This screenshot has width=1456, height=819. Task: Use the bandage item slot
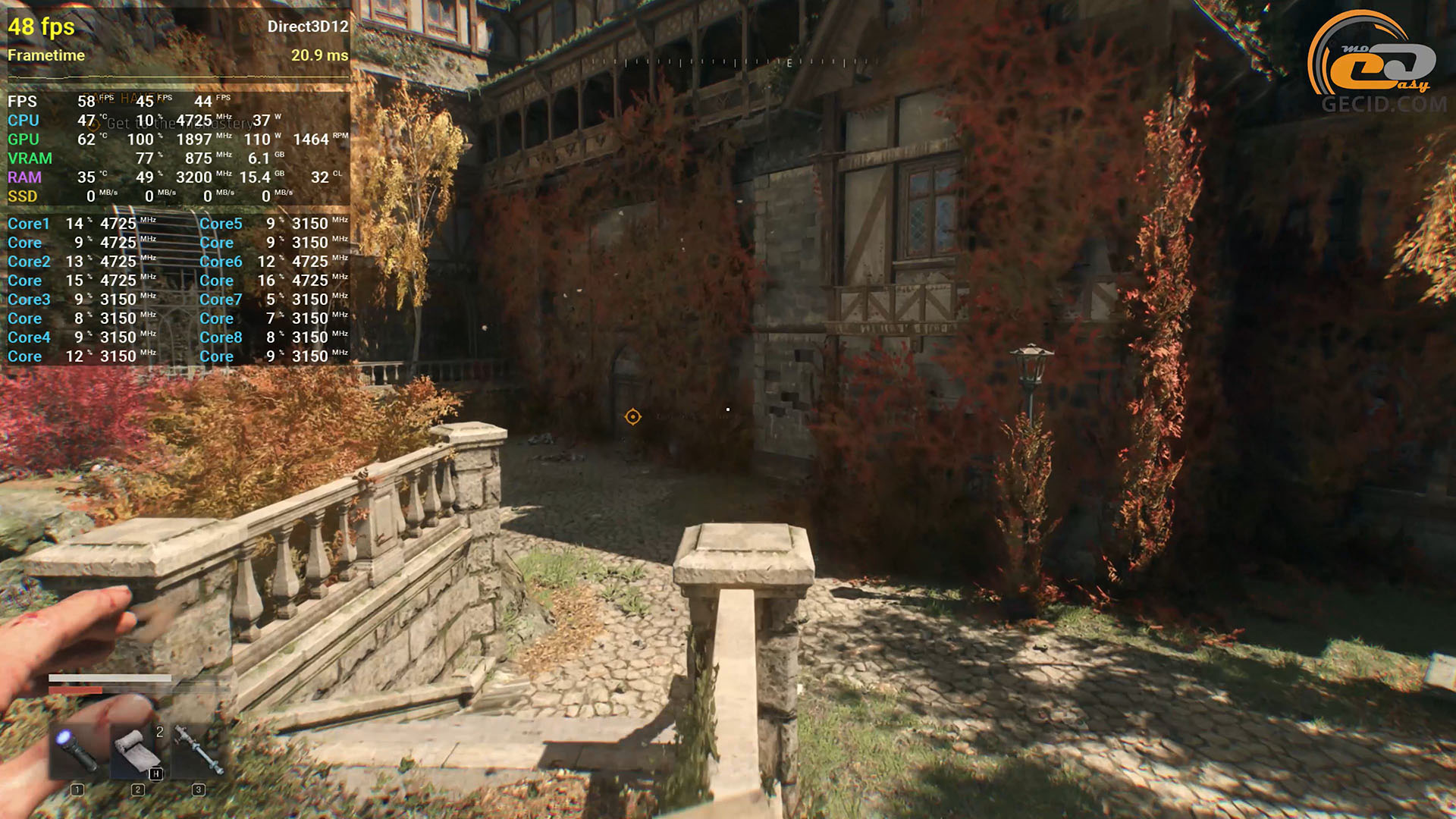pos(137,749)
